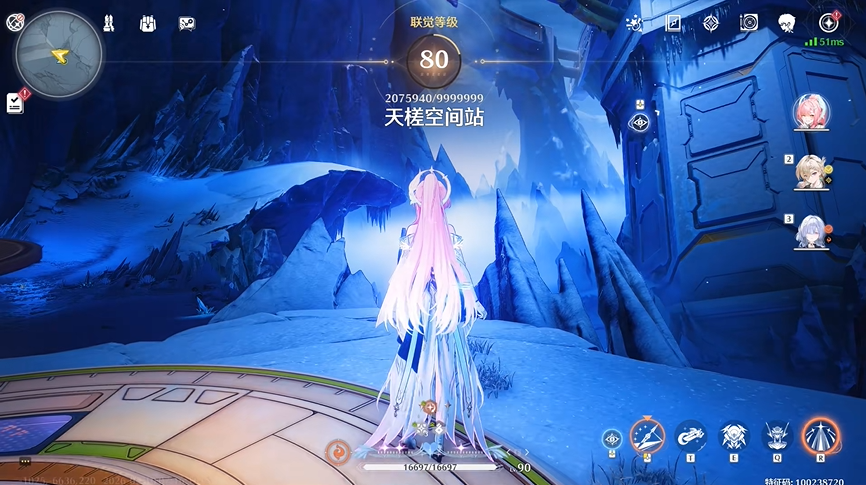Switch to the blonde character in slot 2
Viewport: 866px width, 485px height.
point(809,173)
